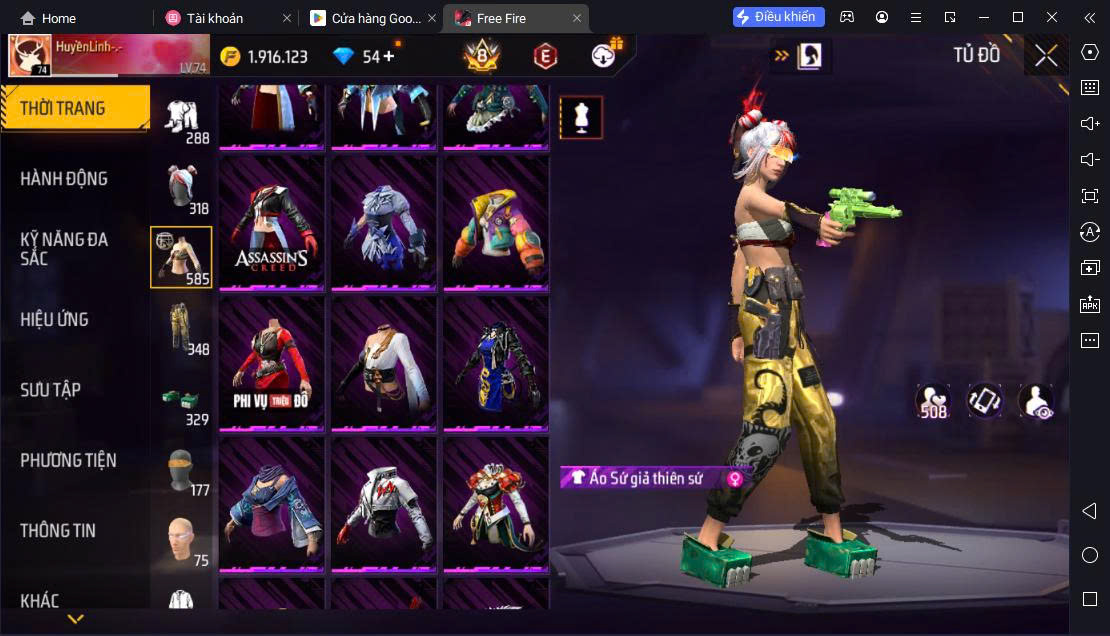The height and width of the screenshot is (636, 1110).
Task: Click the gold coin balance icon
Action: pyautogui.click(x=231, y=57)
